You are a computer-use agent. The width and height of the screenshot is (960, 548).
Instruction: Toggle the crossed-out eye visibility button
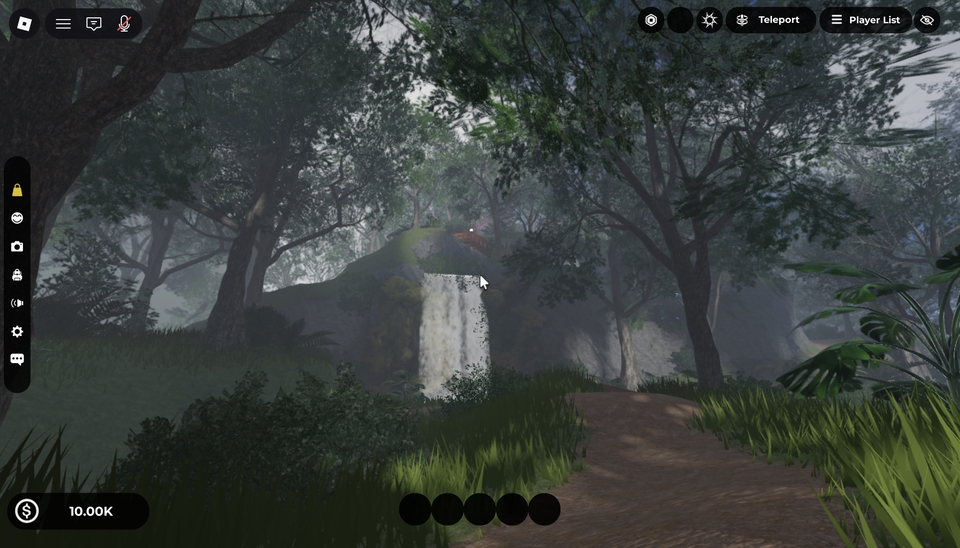point(927,20)
